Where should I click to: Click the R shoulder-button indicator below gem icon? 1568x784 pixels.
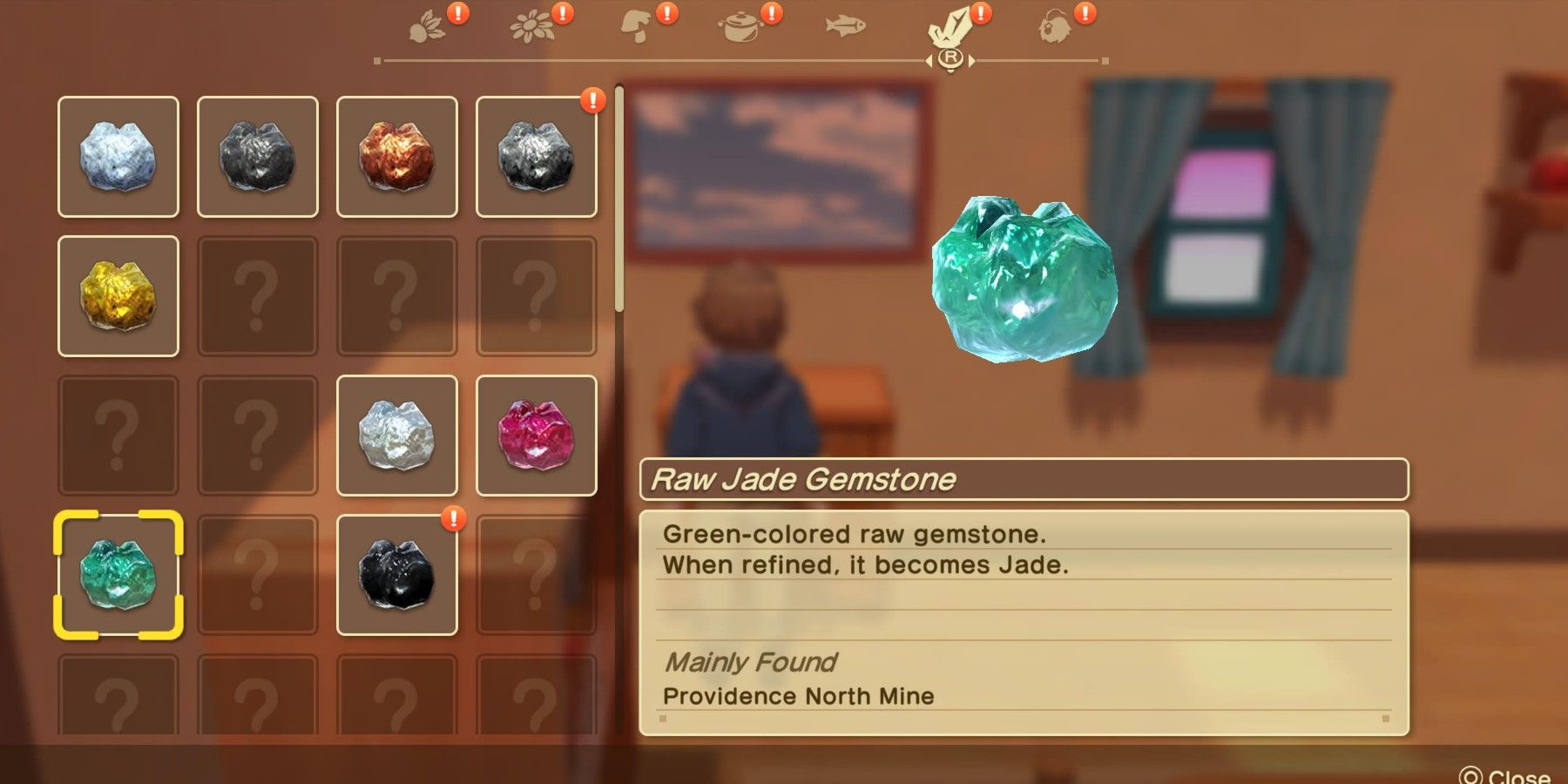coord(952,57)
